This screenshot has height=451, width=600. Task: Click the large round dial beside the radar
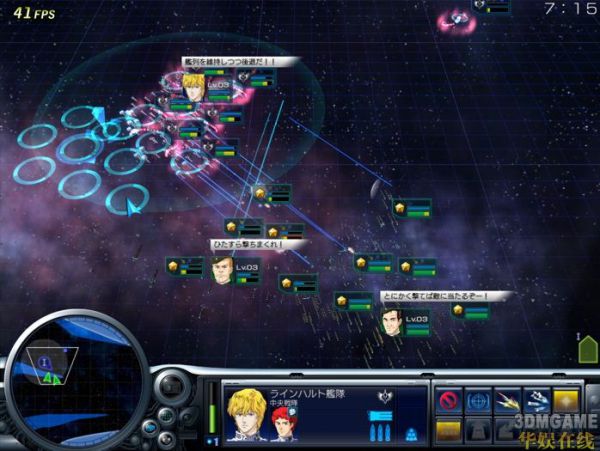click(170, 389)
